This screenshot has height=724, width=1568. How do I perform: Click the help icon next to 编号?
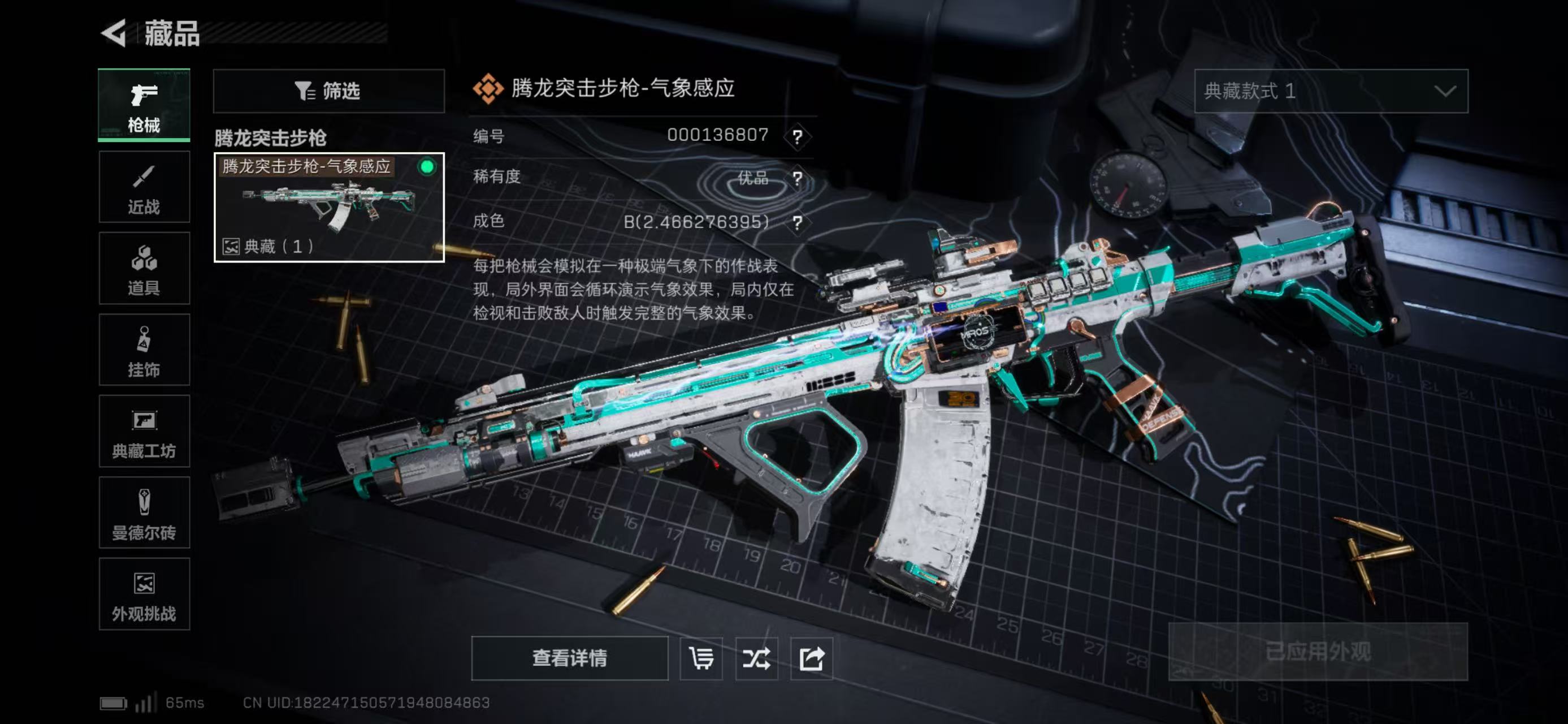[x=798, y=136]
